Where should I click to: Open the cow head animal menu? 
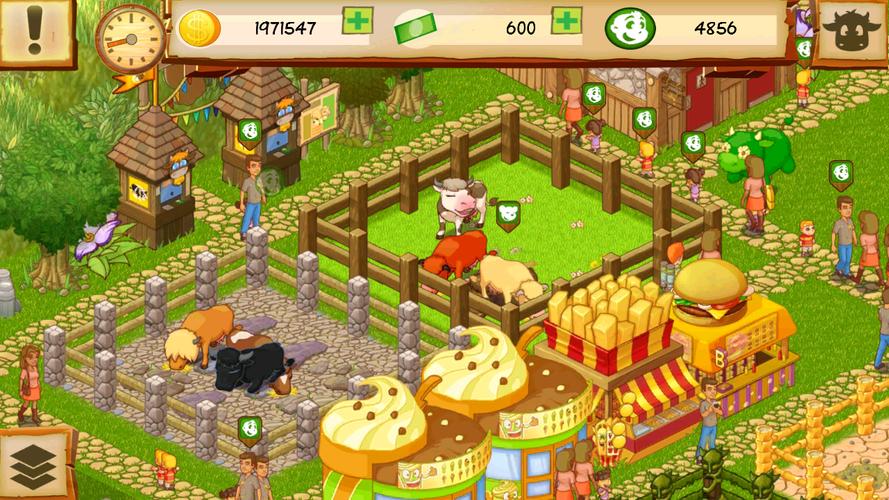(853, 31)
